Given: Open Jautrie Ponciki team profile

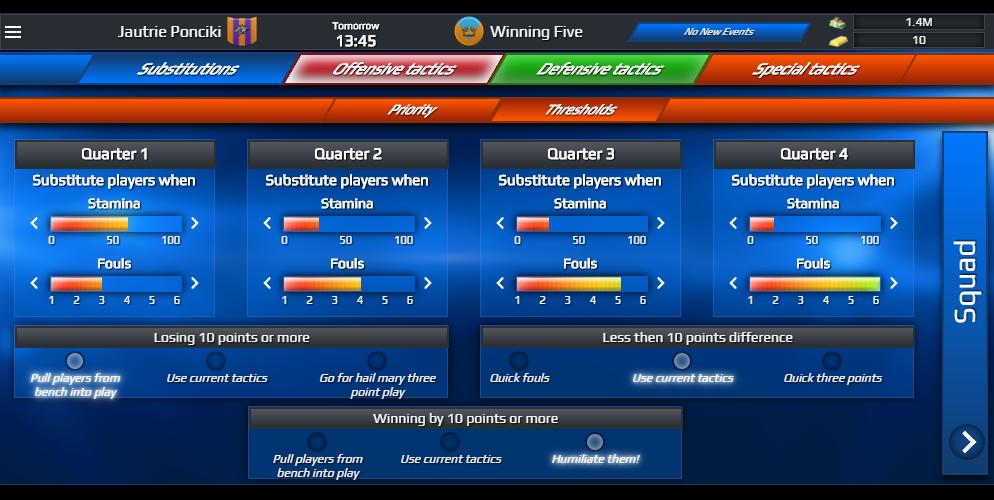Looking at the screenshot, I should coord(170,32).
